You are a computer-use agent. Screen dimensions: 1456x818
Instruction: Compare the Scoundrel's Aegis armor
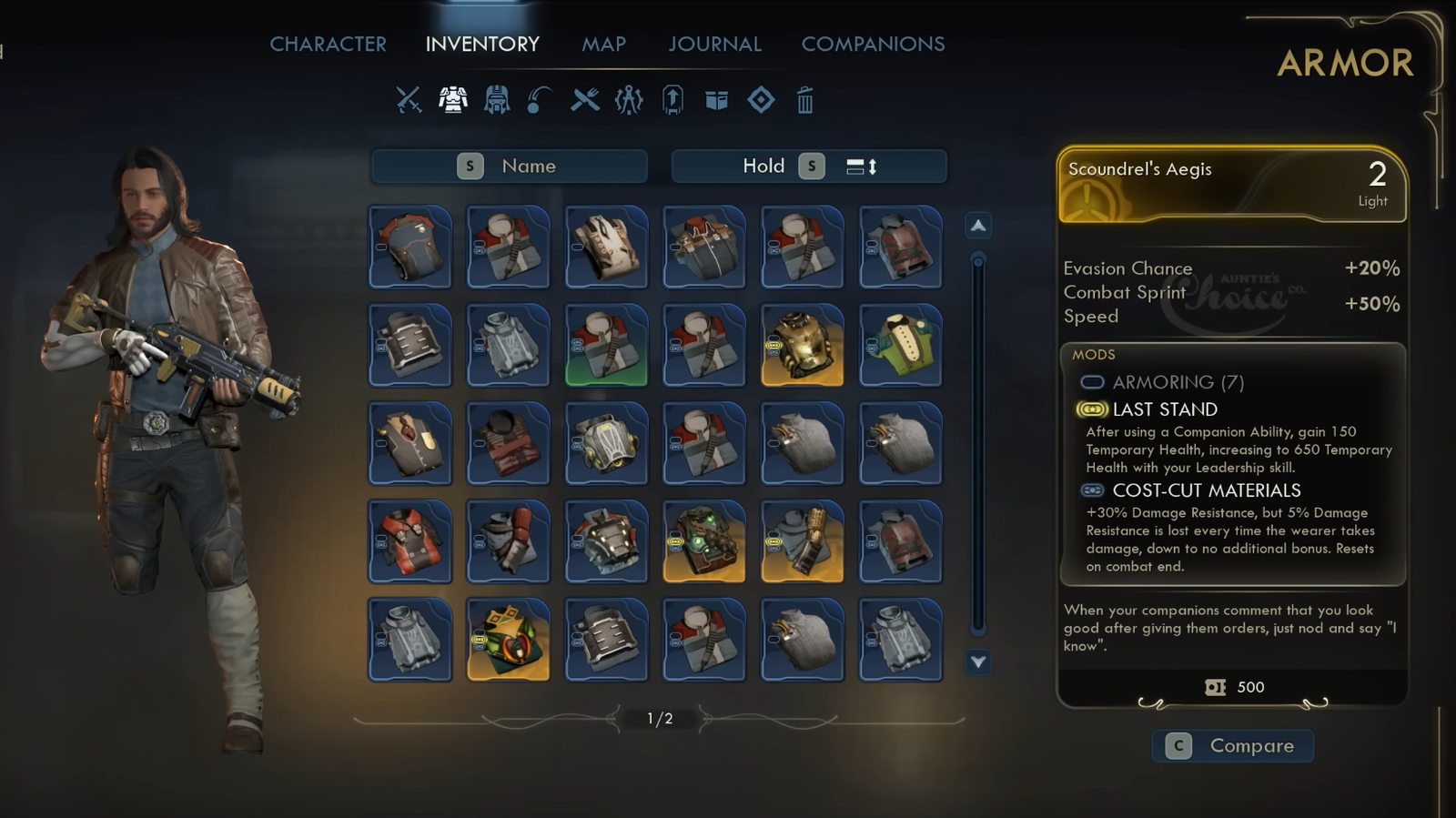click(1232, 746)
